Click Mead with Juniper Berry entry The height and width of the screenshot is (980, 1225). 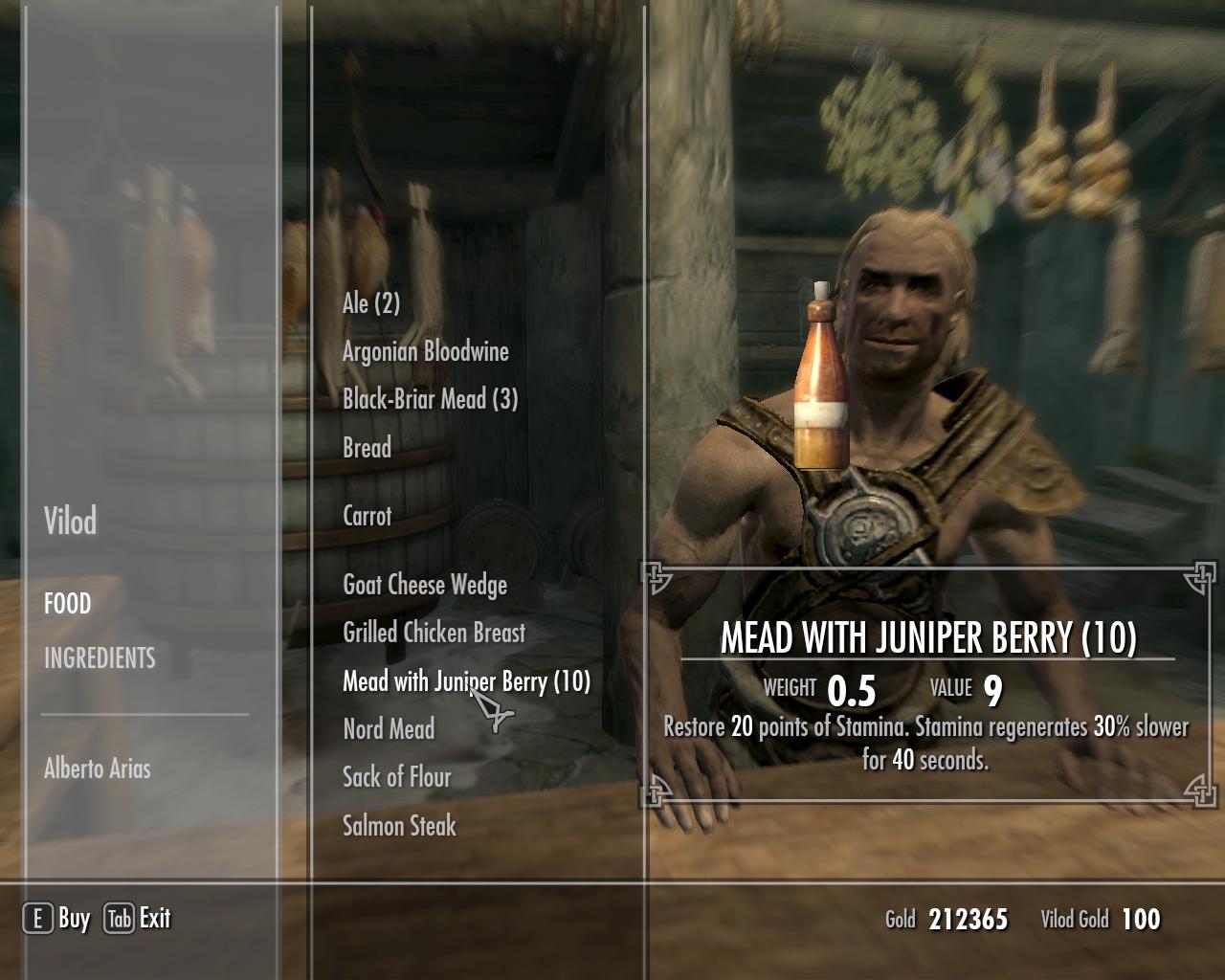tap(466, 681)
